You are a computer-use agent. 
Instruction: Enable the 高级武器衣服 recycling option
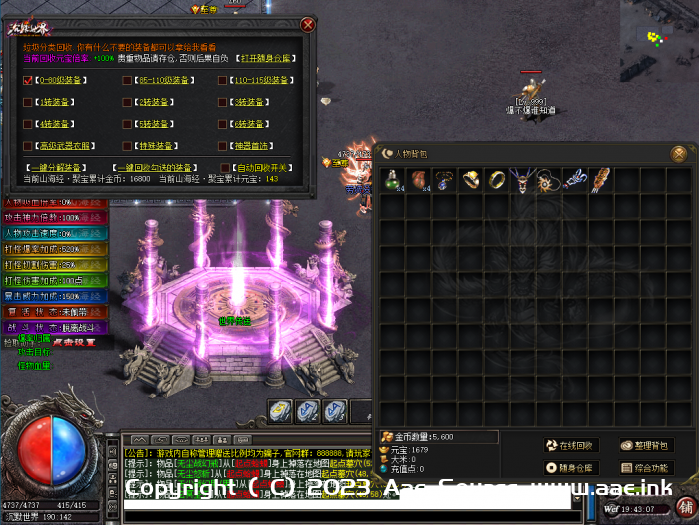click(x=28, y=146)
